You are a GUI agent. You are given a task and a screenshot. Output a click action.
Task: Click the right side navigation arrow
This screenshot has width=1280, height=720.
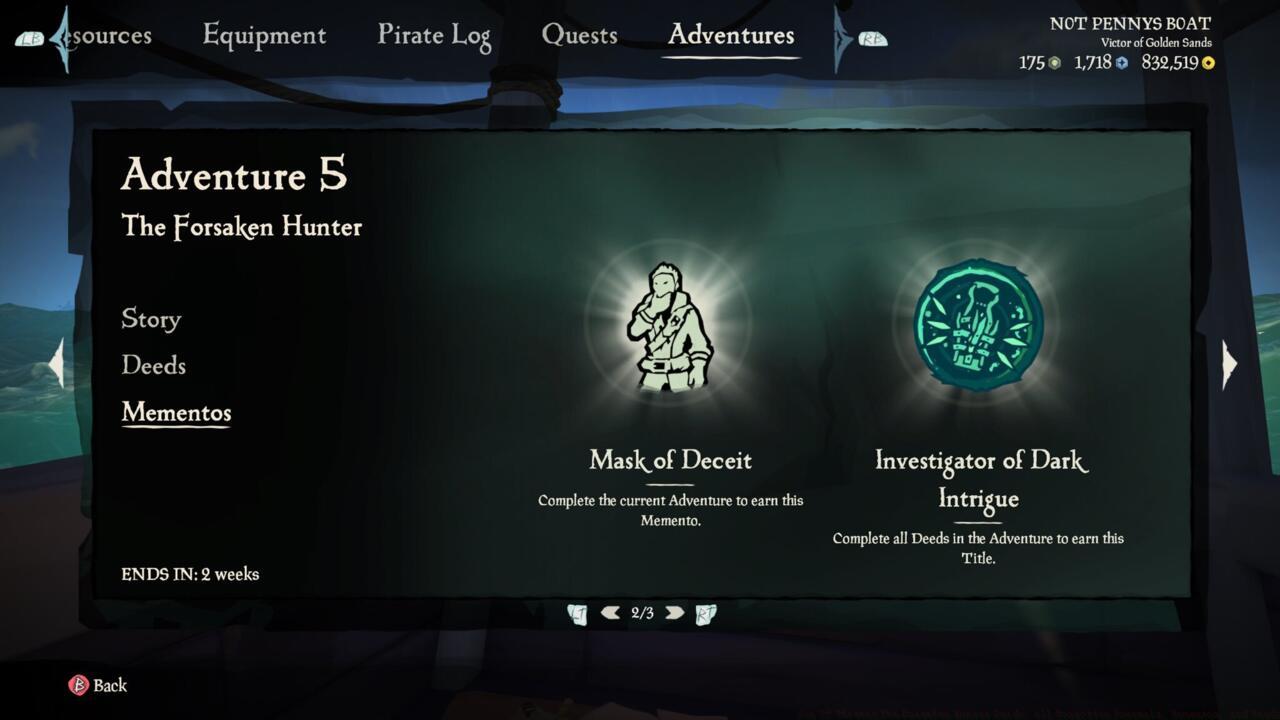point(1229,363)
